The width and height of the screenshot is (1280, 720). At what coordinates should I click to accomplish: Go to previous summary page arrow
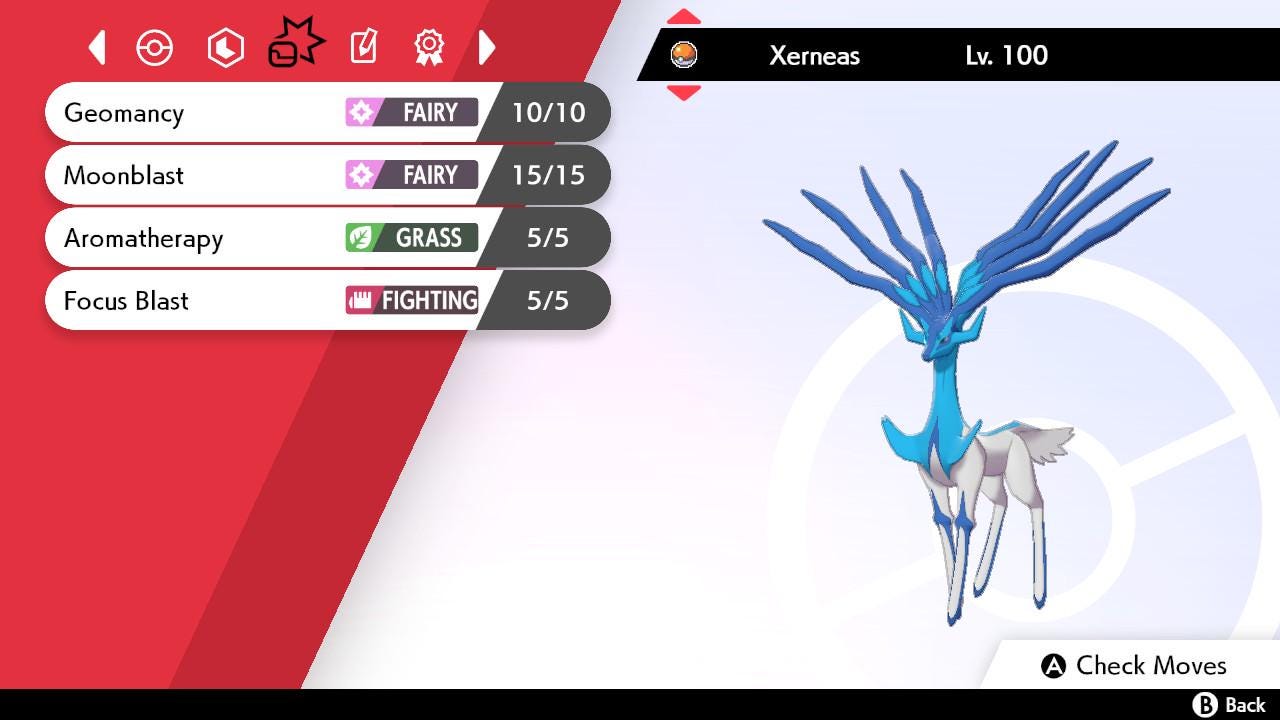pyautogui.click(x=97, y=47)
